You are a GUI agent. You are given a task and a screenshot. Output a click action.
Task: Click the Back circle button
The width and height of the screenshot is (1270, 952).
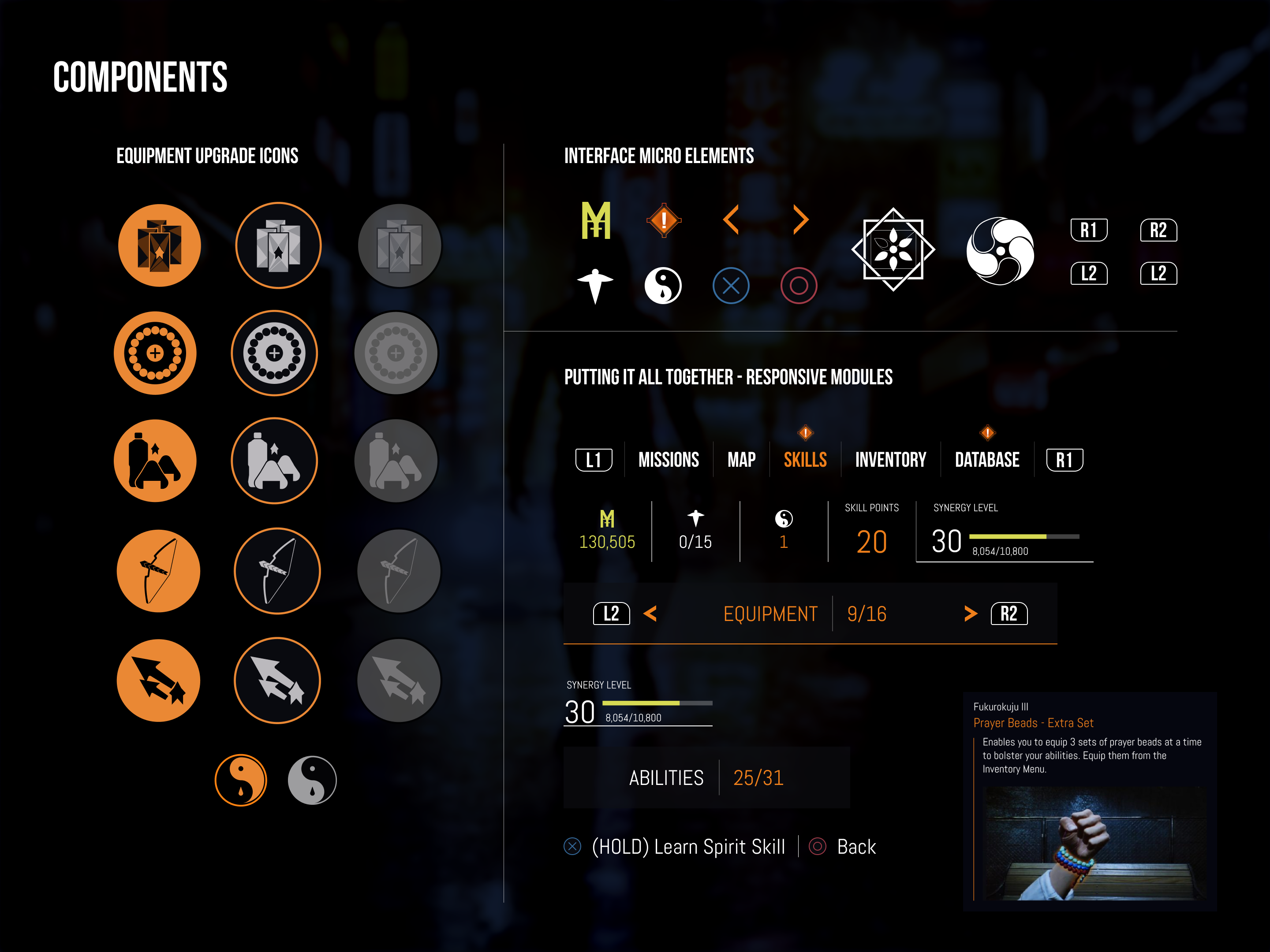click(x=818, y=846)
